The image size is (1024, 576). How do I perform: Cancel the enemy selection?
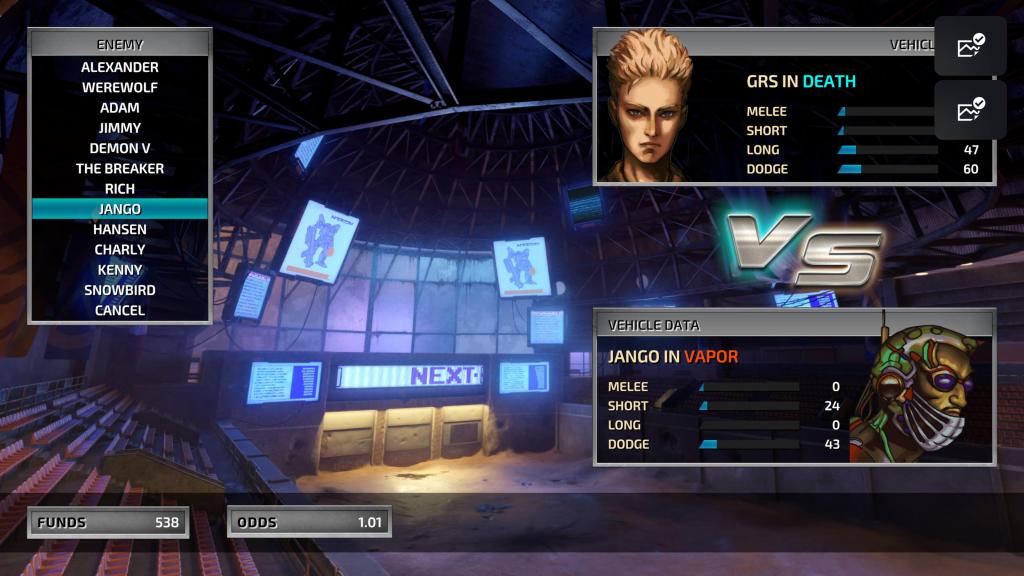120,310
